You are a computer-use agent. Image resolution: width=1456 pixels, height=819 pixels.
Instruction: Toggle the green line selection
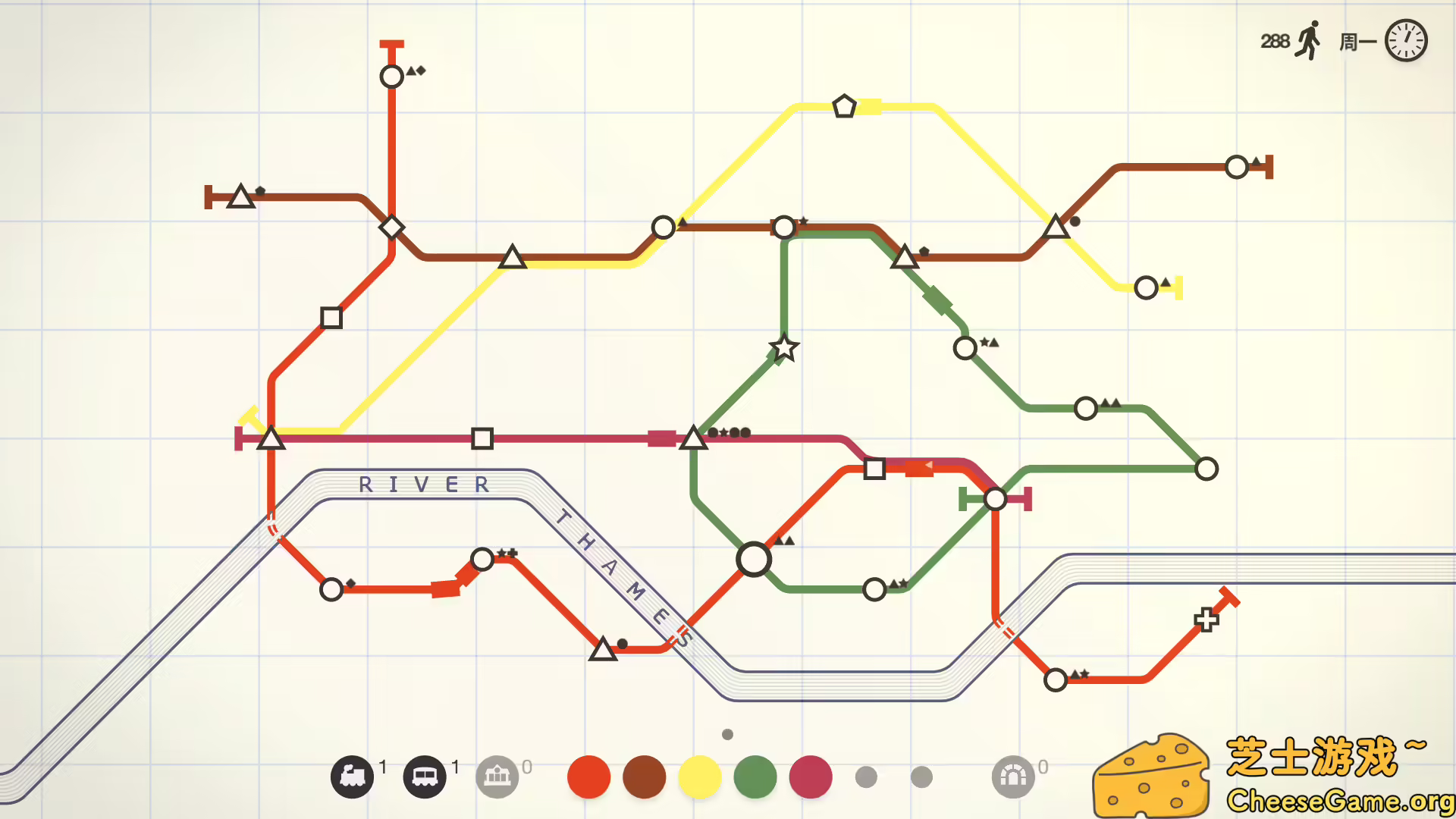[x=755, y=777]
